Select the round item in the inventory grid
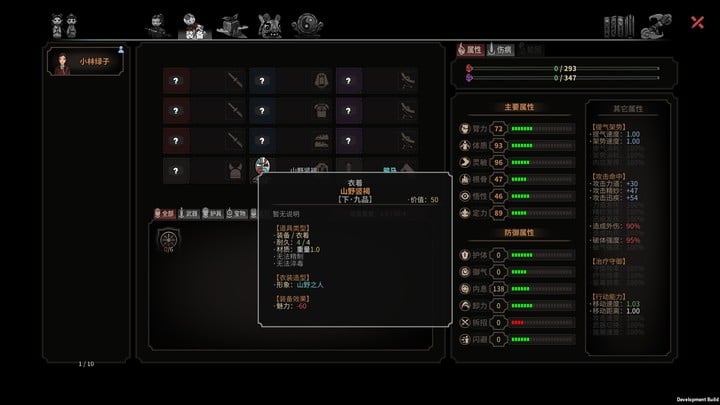The image size is (720, 405). pyautogui.click(x=168, y=240)
